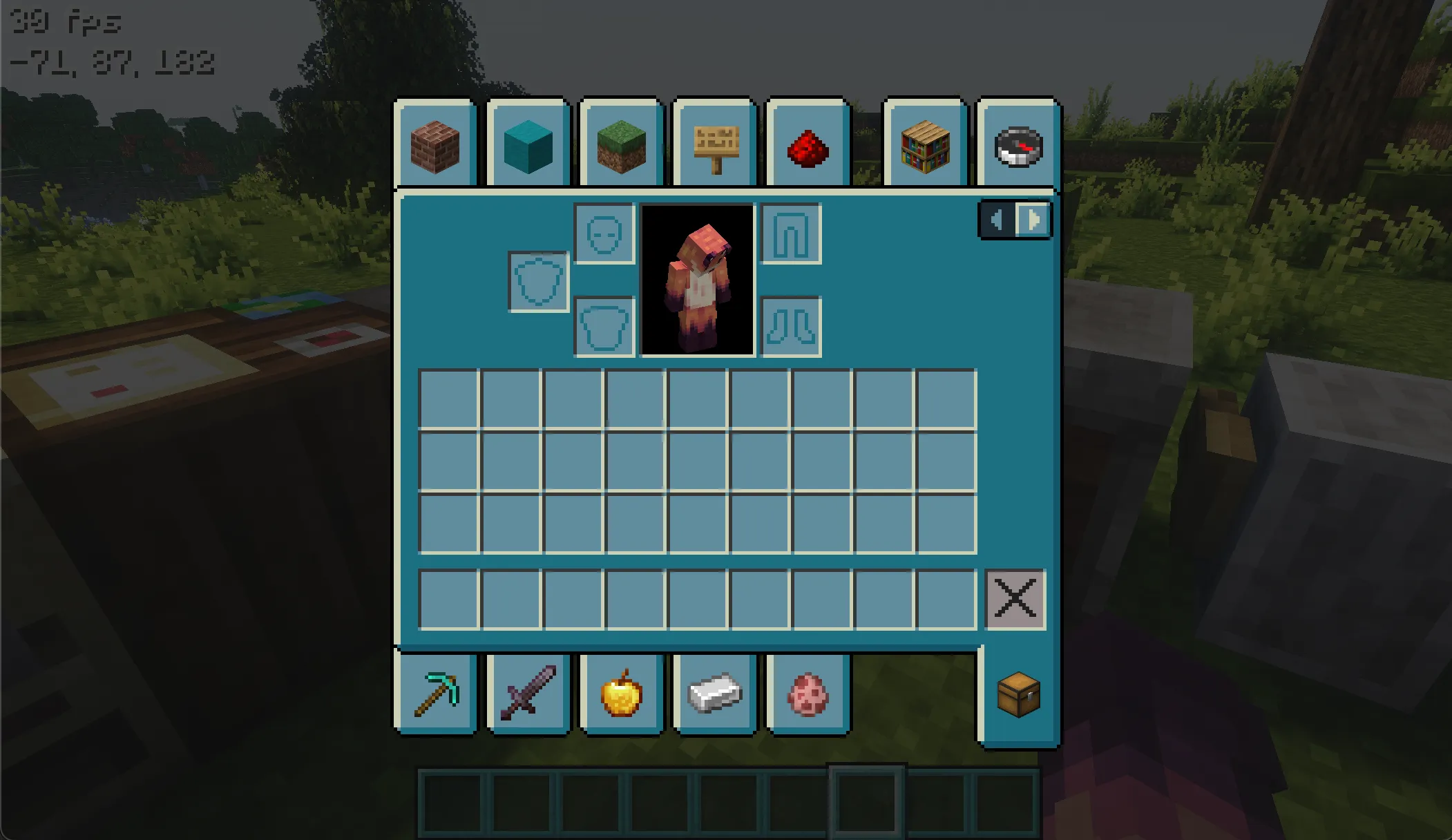Open the Tools category with pickaxe icon
Screen dimensions: 1452x840
pos(436,694)
